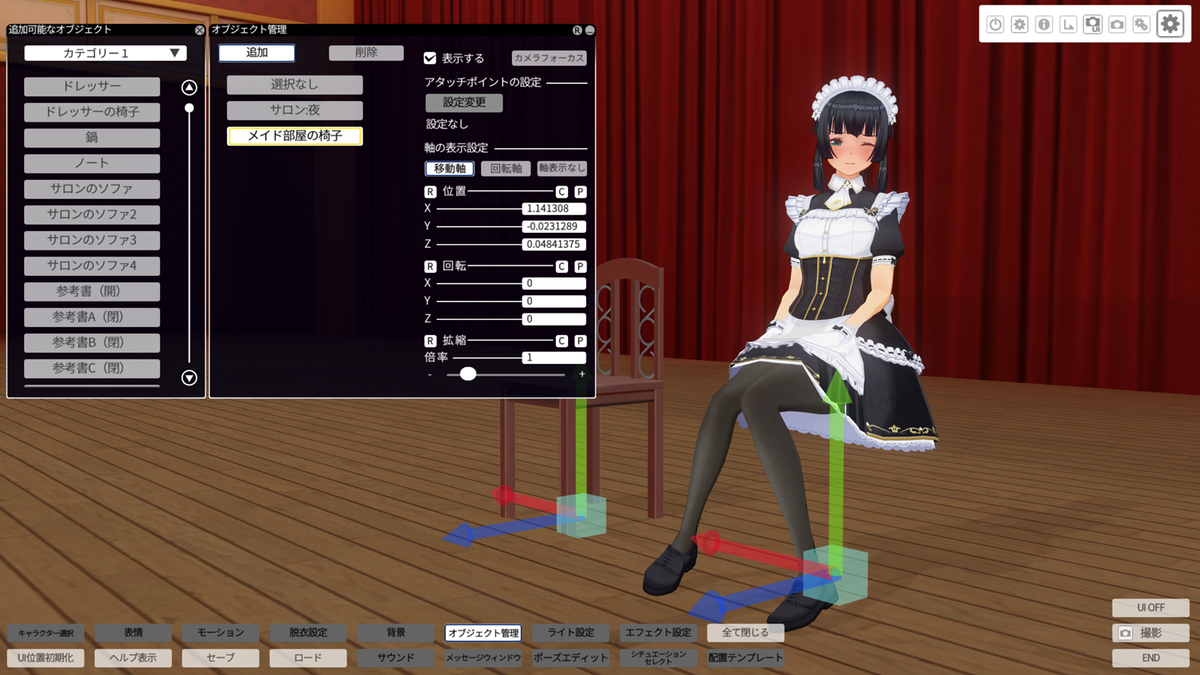Open the large gear settings icon
Image resolution: width=1200 pixels, height=675 pixels.
(x=1170, y=24)
